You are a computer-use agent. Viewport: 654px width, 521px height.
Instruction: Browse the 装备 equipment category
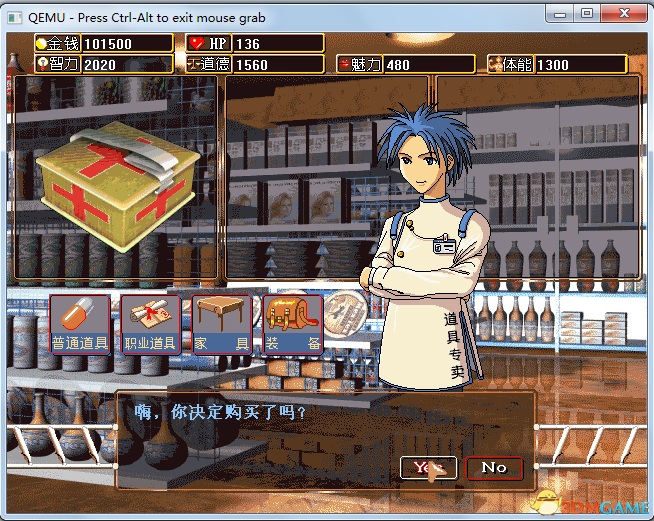[293, 325]
